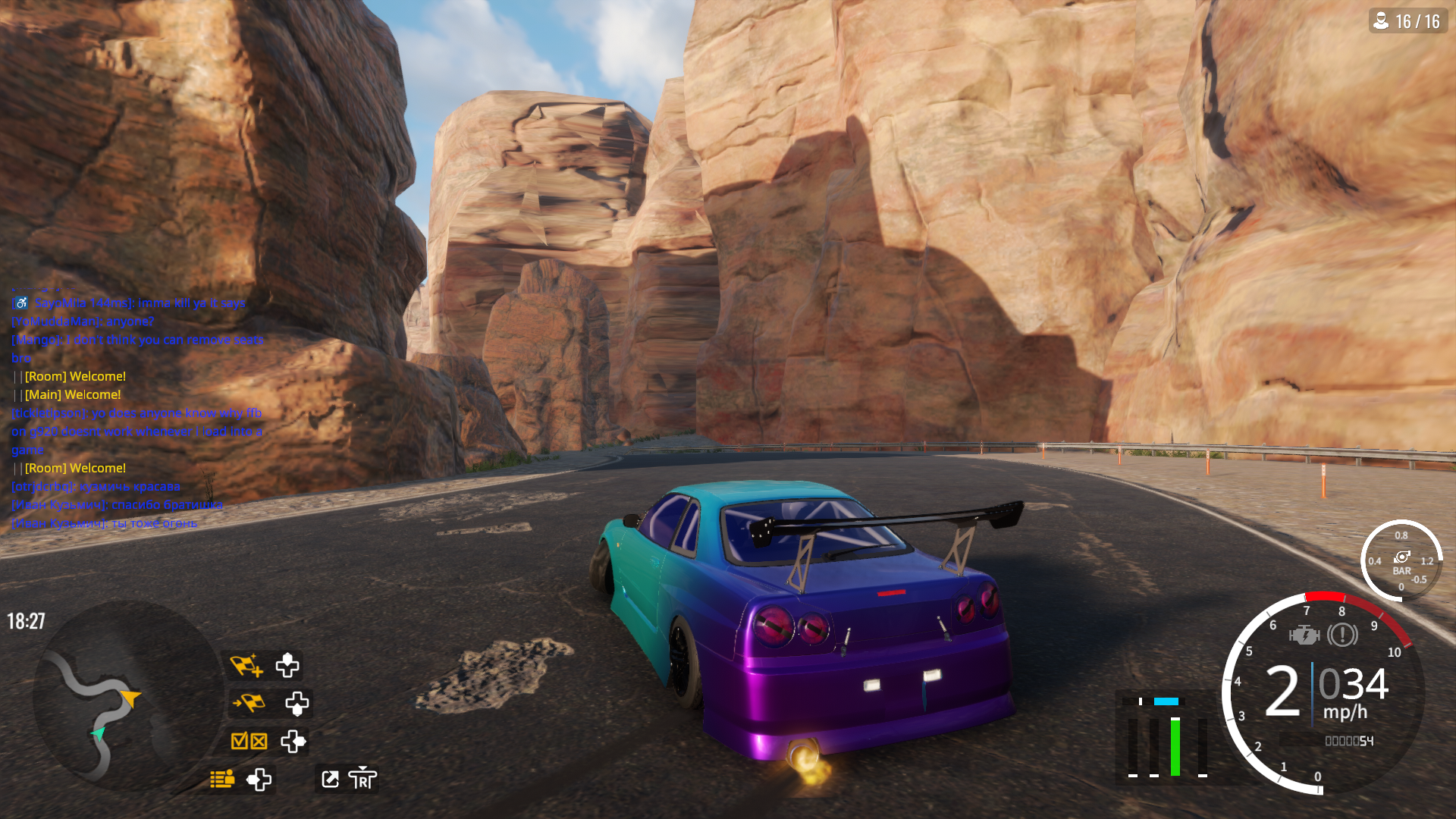The width and height of the screenshot is (1456, 819).
Task: Activate the arrow-to-checkered-flag icon
Action: (249, 703)
